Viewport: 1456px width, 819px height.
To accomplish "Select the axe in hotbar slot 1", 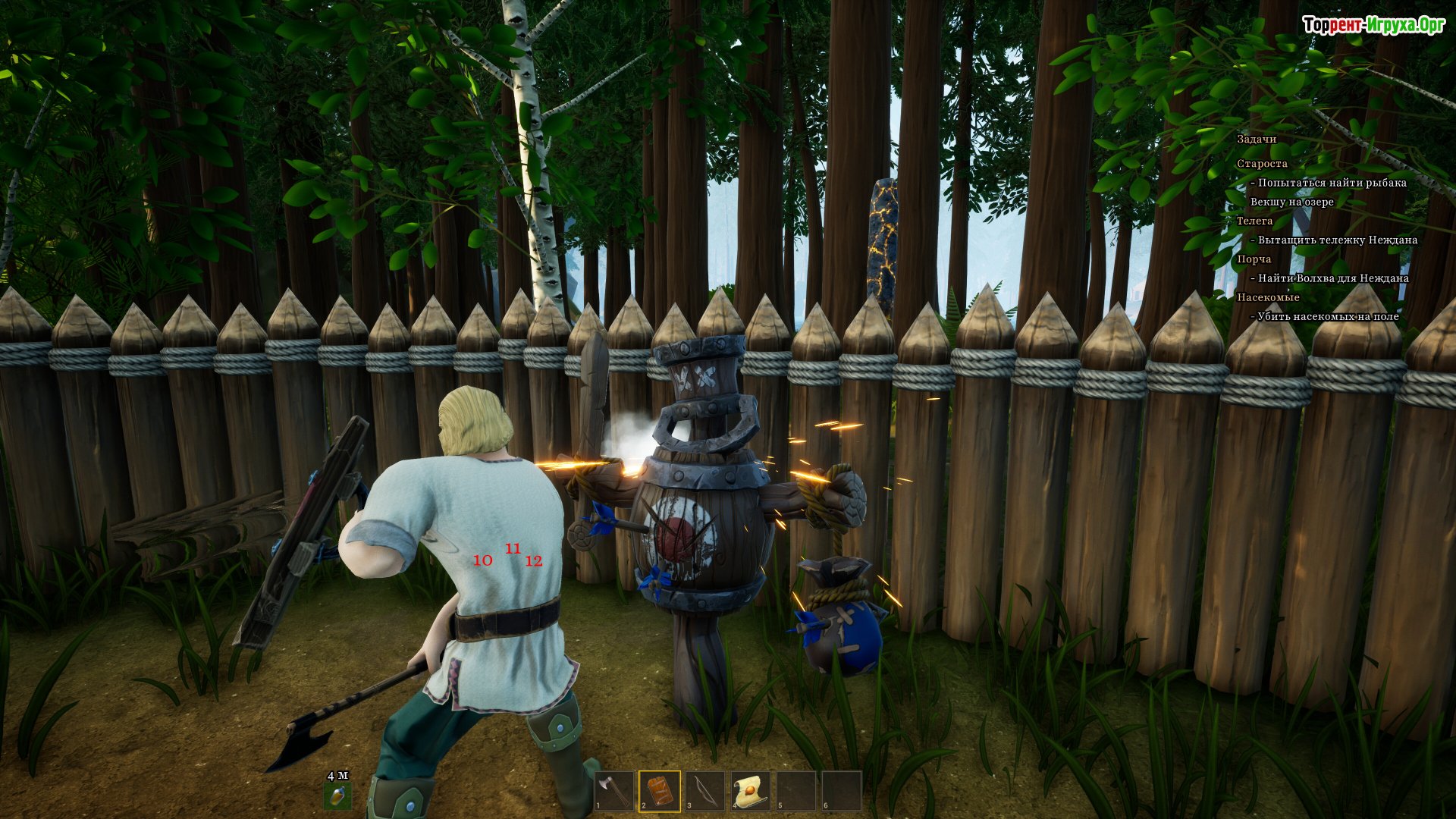I will pos(614,791).
